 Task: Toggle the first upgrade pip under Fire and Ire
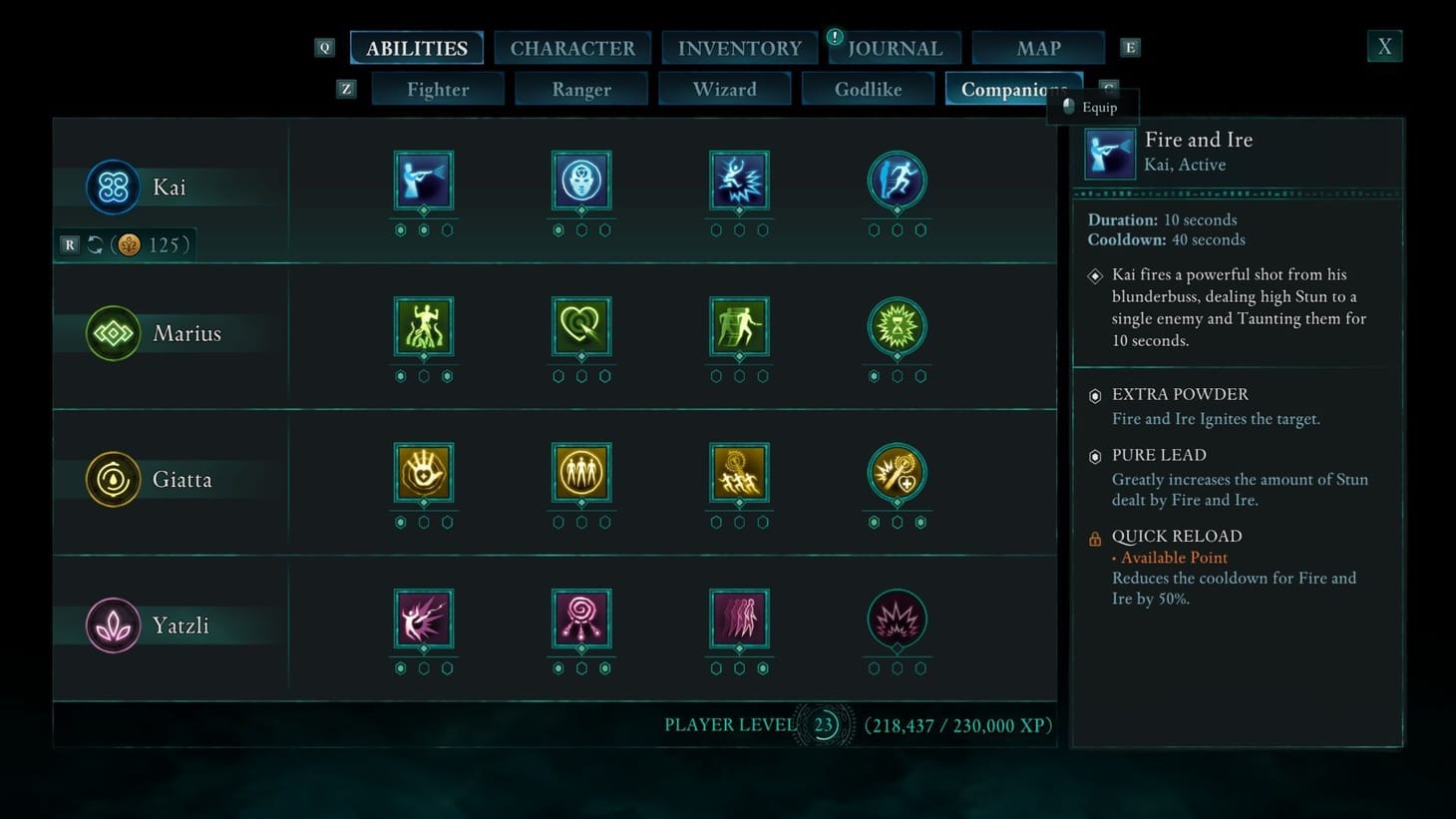pyautogui.click(x=400, y=229)
